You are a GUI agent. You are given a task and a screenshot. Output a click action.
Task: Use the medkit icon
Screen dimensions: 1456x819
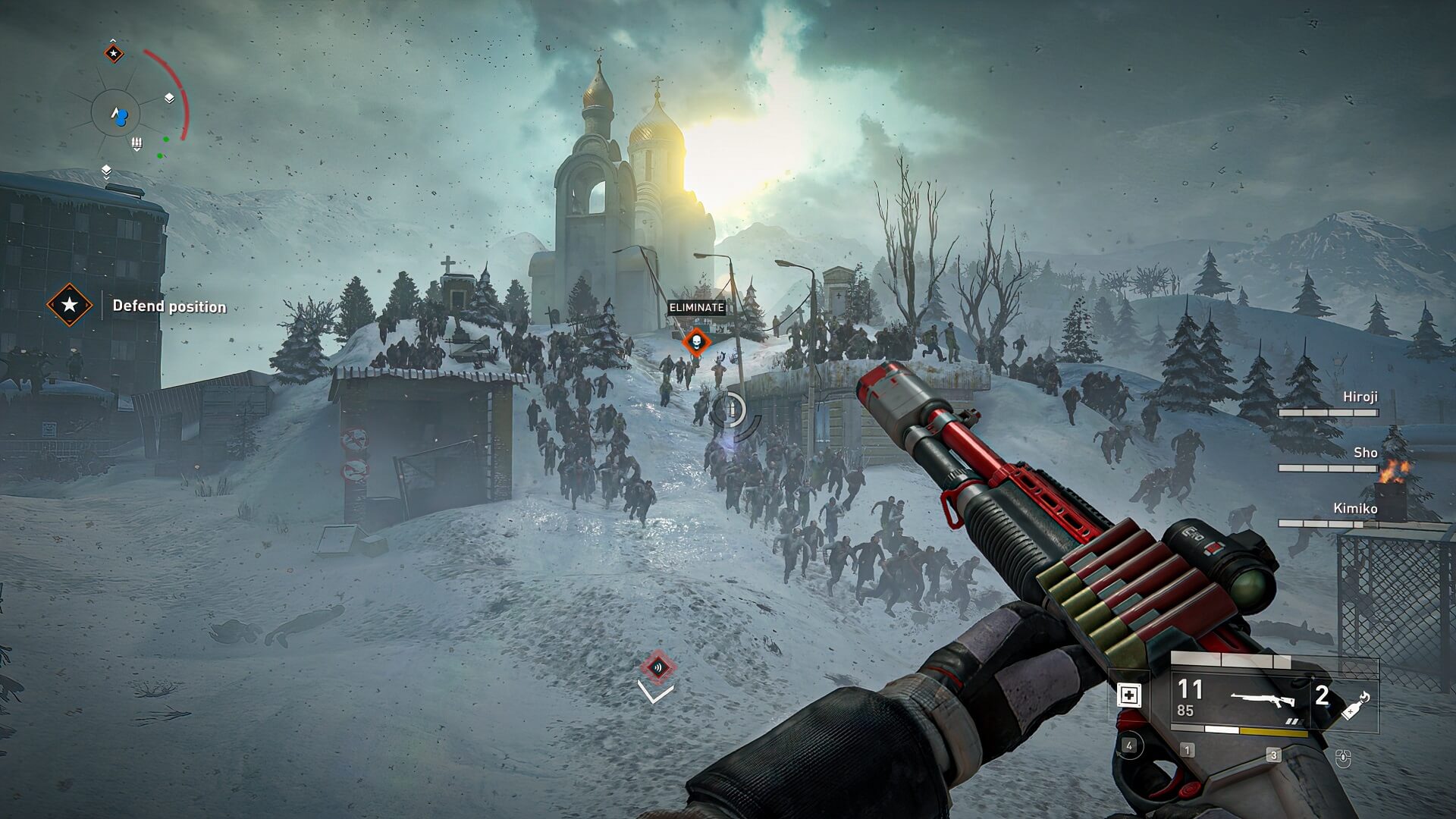pyautogui.click(x=1129, y=695)
